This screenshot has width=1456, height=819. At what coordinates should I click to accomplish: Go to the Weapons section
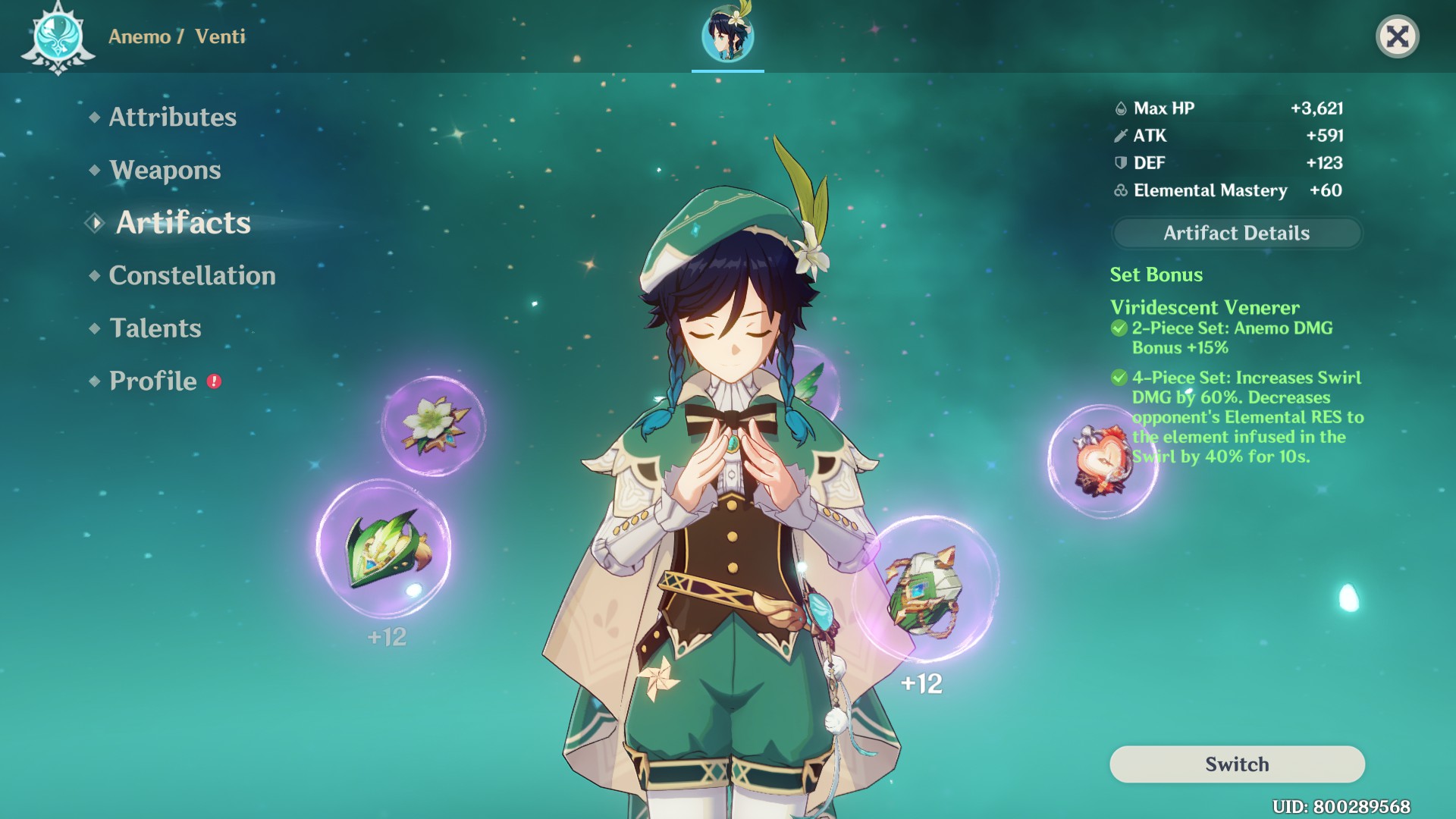click(165, 170)
